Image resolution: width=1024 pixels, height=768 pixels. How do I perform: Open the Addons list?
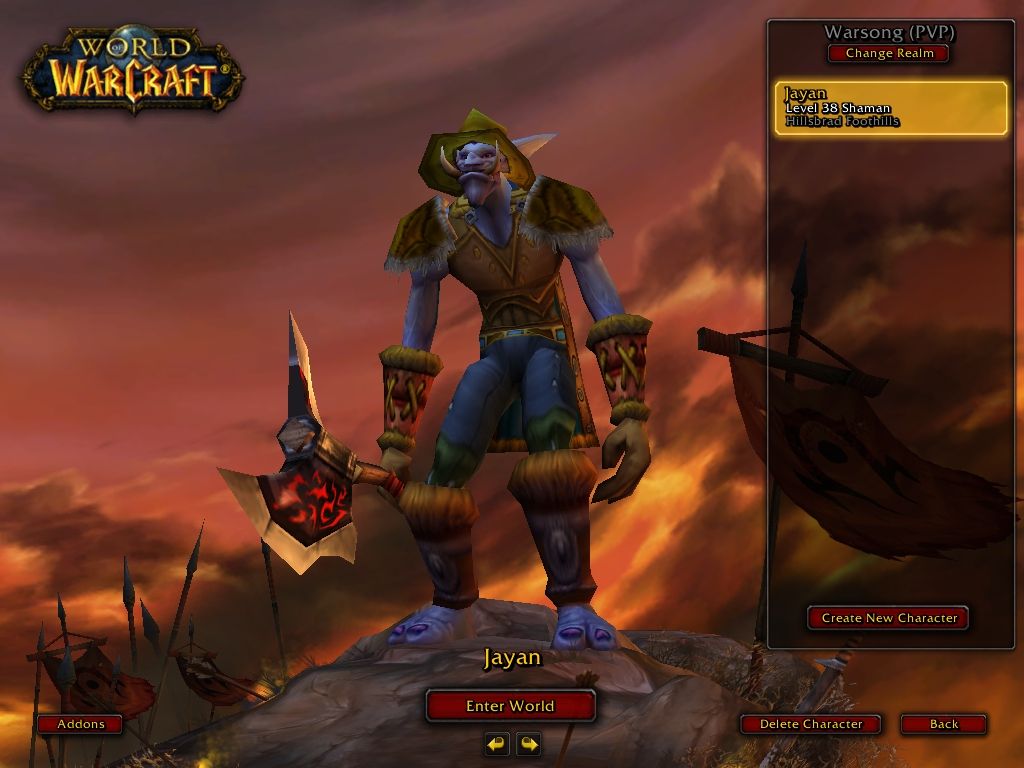81,724
